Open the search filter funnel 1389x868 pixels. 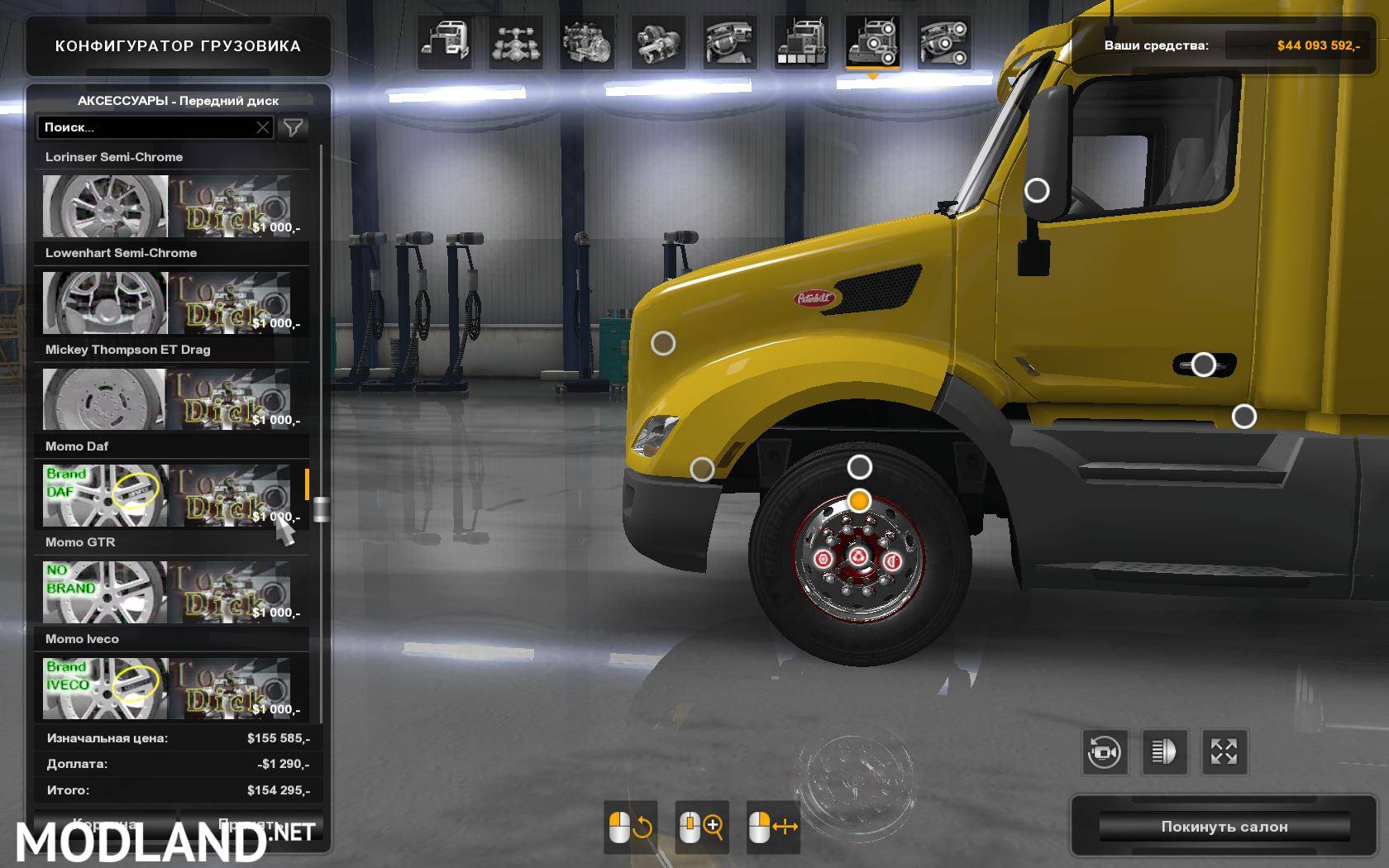pyautogui.click(x=294, y=126)
